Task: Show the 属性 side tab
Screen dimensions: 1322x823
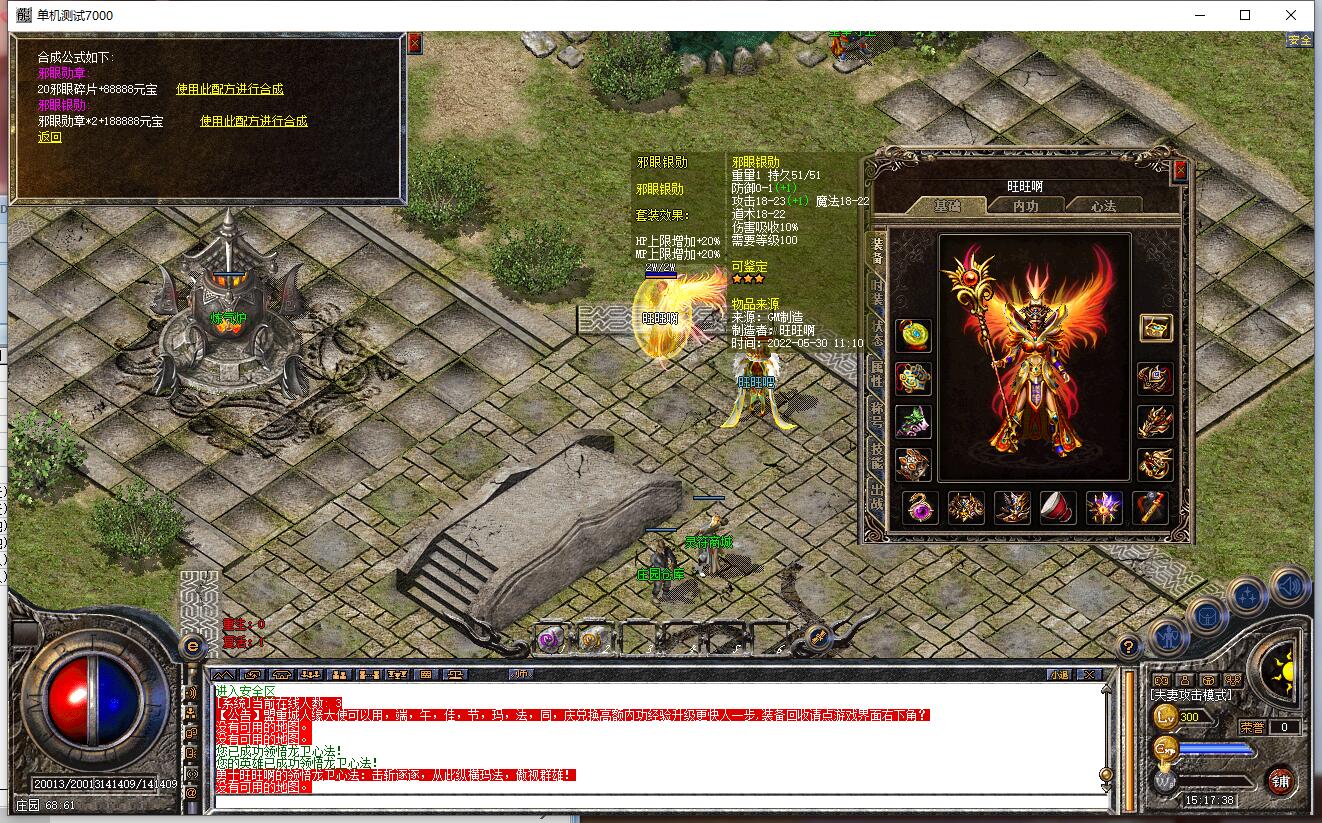Action: (877, 377)
